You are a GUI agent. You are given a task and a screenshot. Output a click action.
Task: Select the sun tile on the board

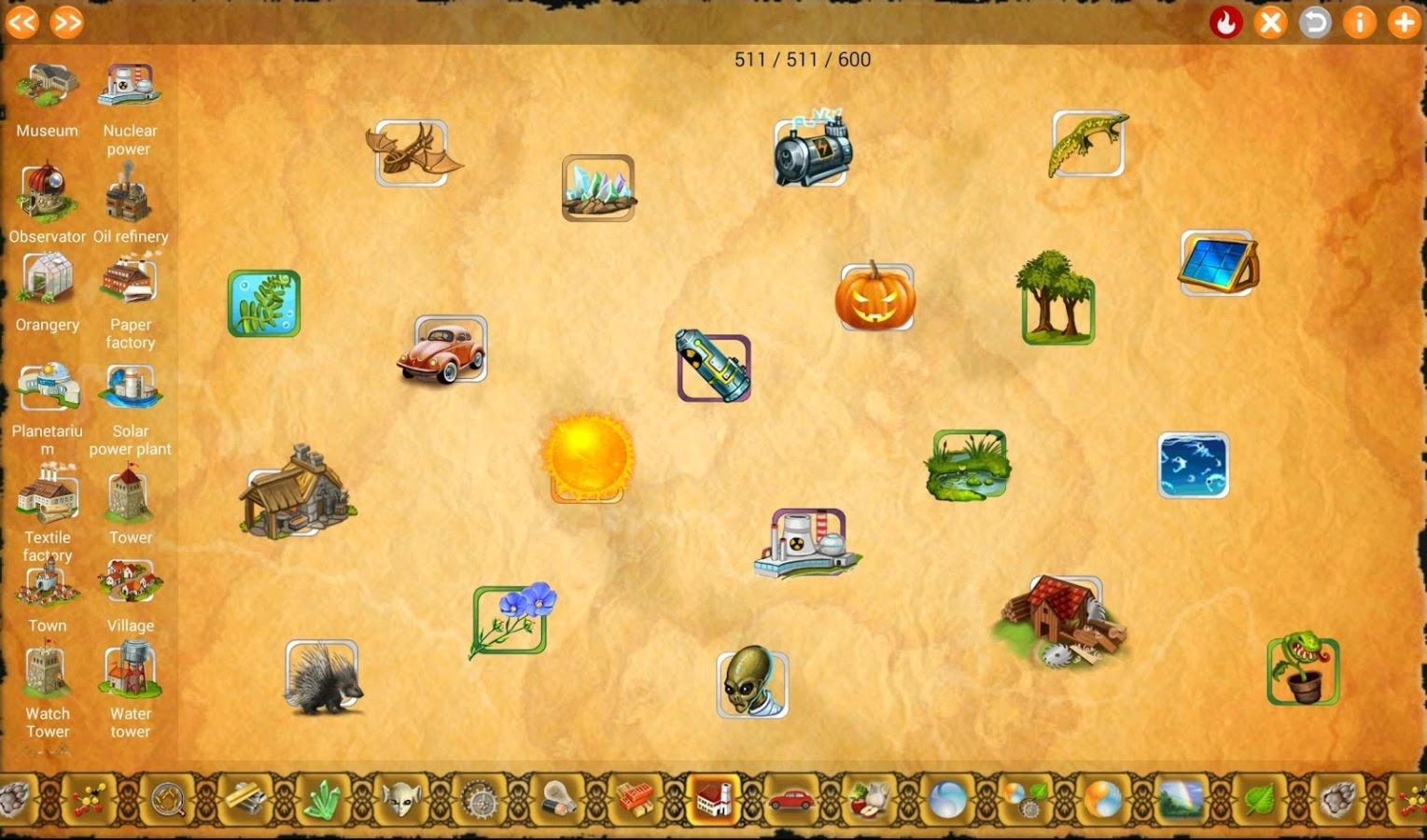(x=587, y=457)
